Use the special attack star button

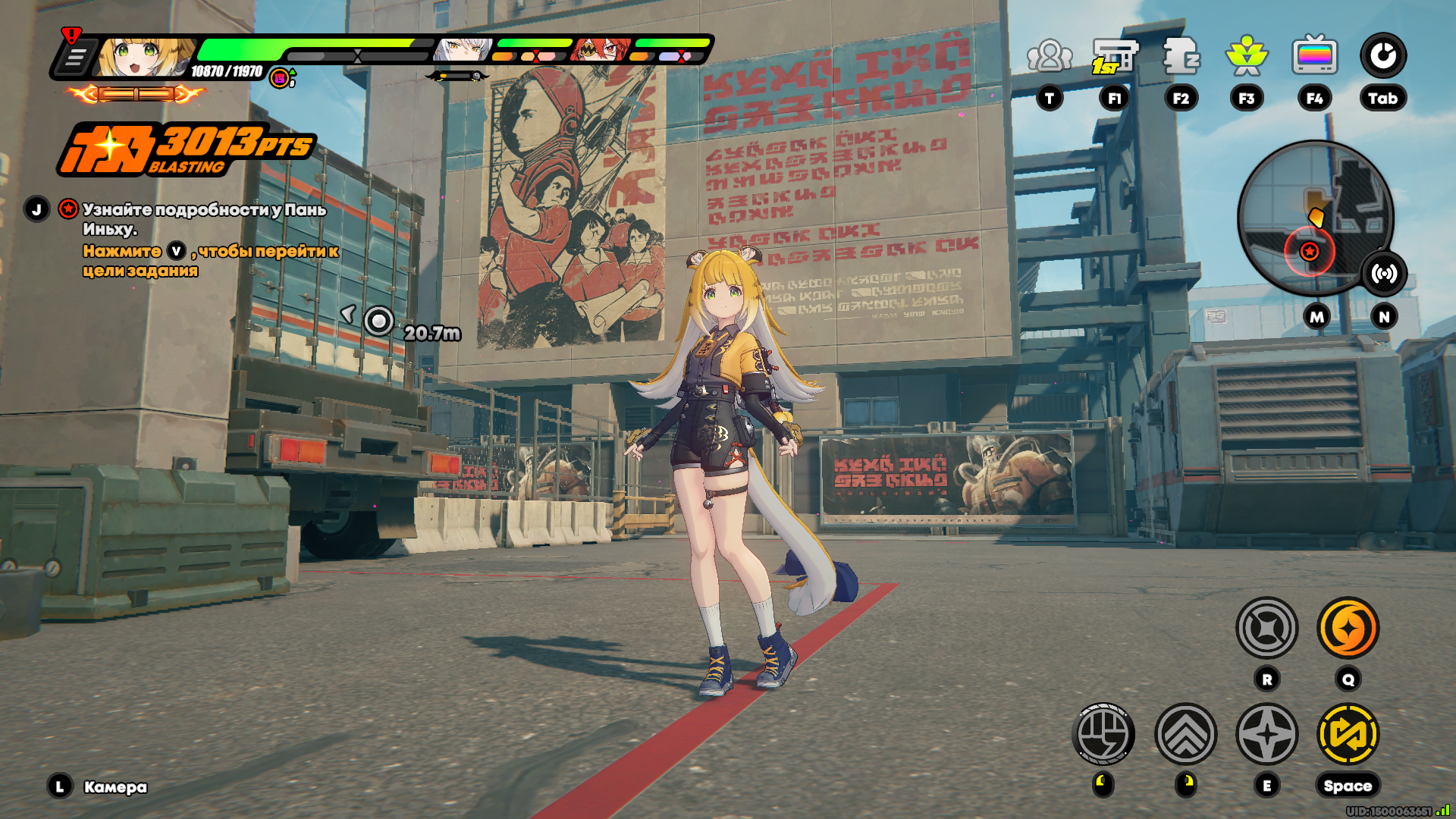pos(1266,734)
